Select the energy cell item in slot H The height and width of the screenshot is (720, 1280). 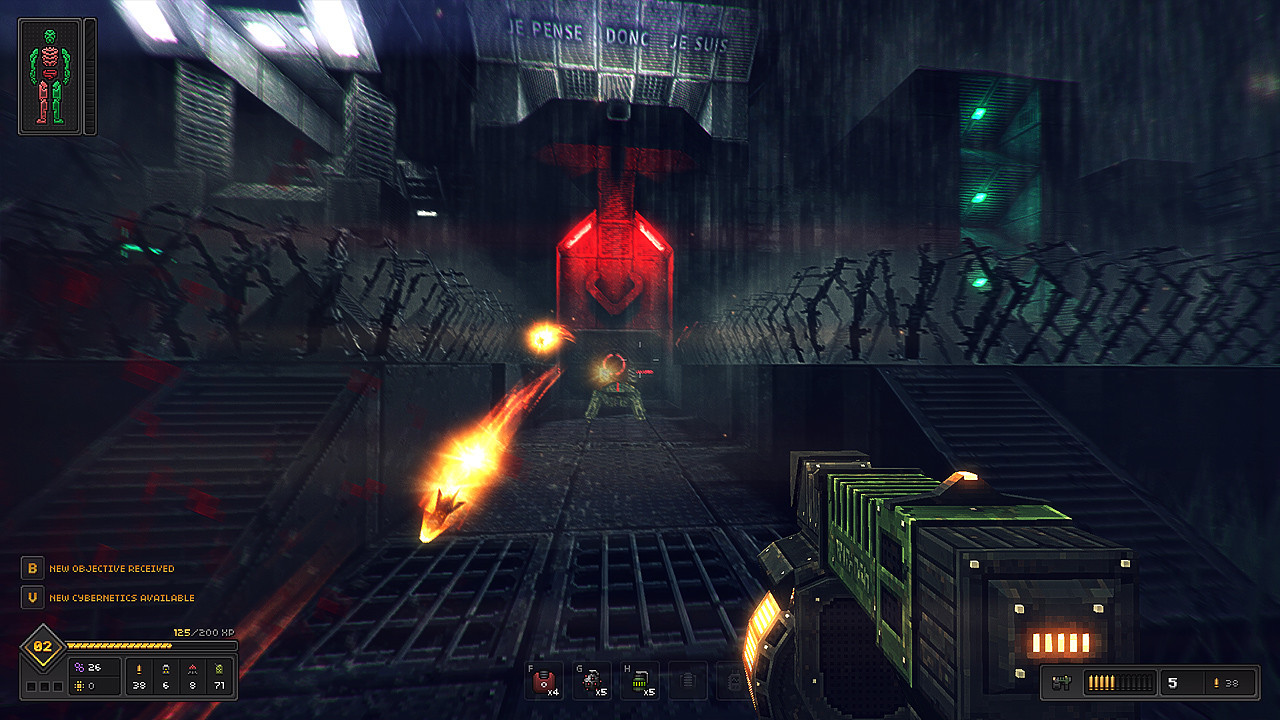coord(640,680)
